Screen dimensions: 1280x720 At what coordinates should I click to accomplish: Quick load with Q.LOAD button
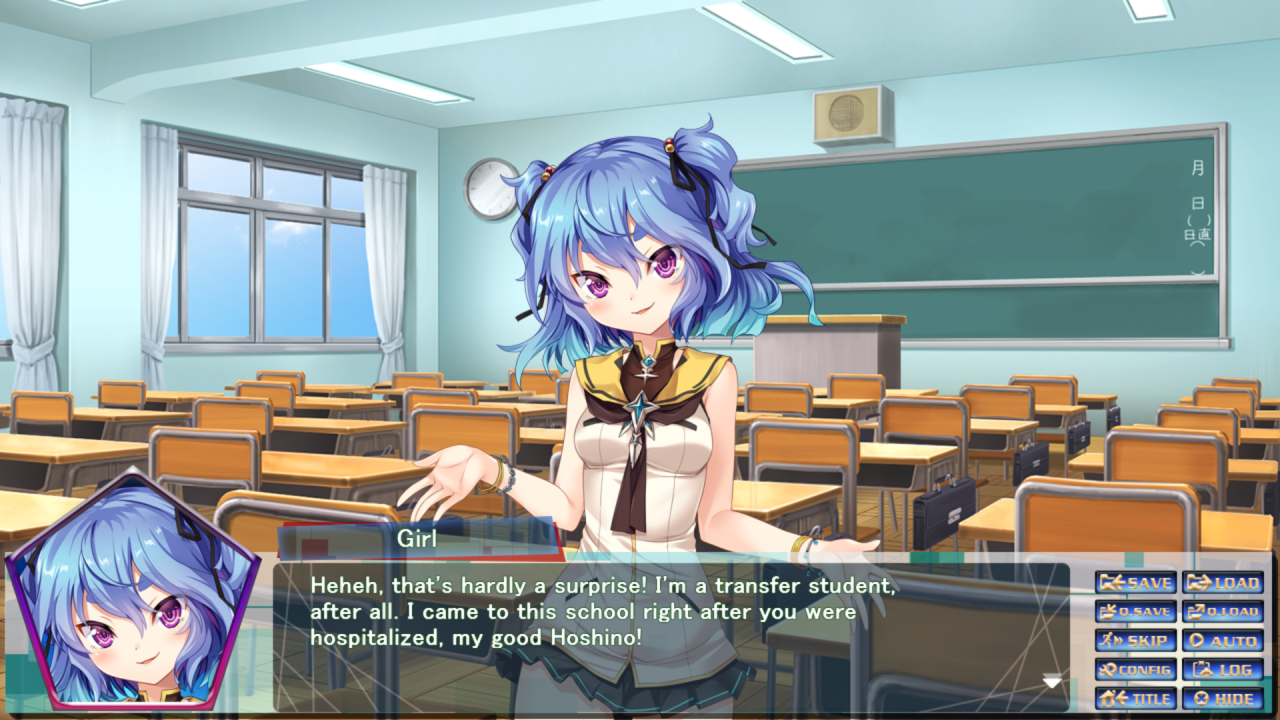tap(1223, 612)
